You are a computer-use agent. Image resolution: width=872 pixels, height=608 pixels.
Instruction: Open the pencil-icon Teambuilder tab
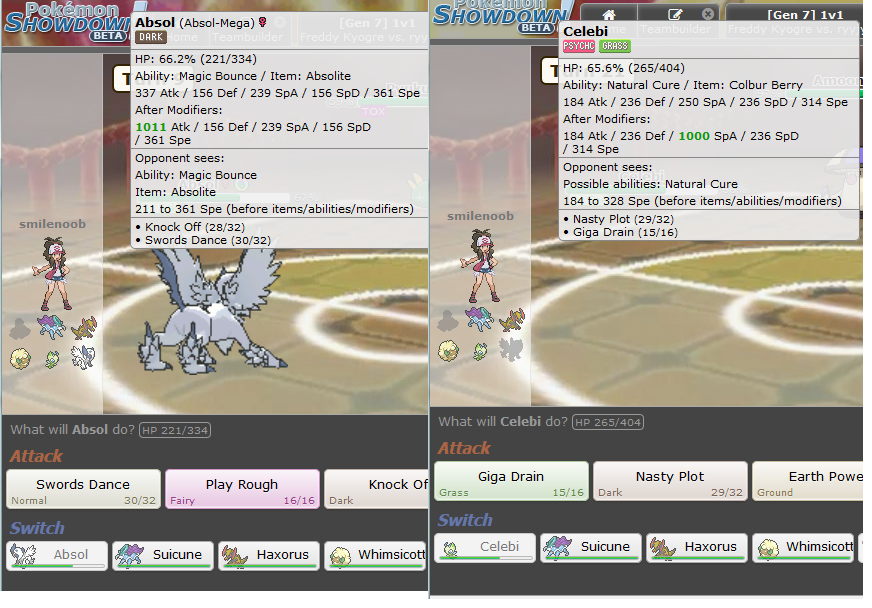[x=676, y=14]
